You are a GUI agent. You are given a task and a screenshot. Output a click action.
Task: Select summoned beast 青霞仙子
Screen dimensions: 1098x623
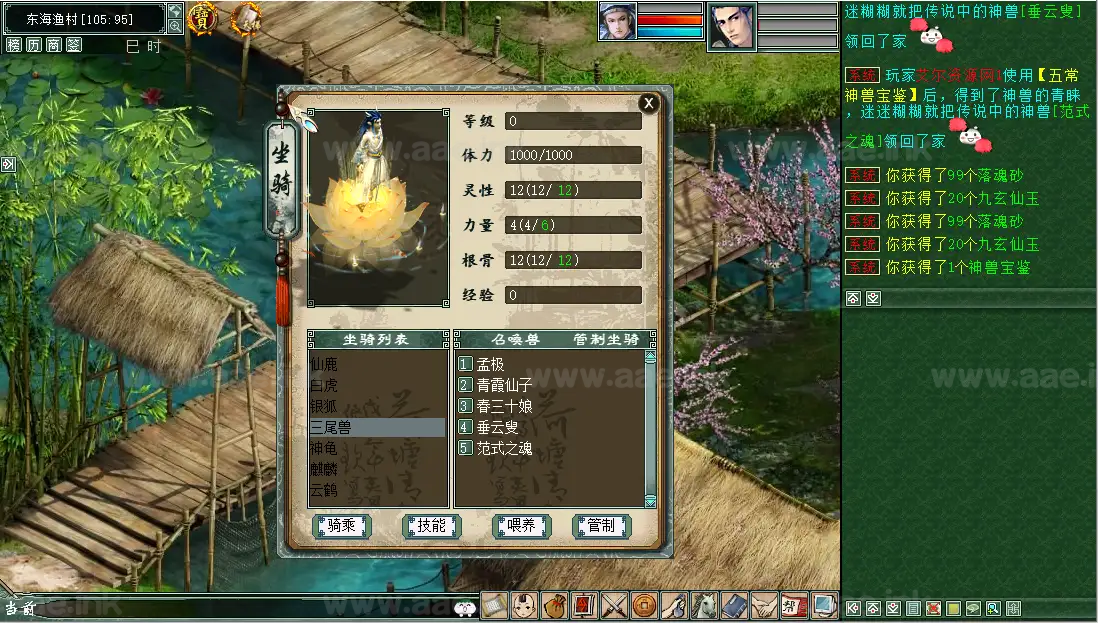[x=504, y=385]
